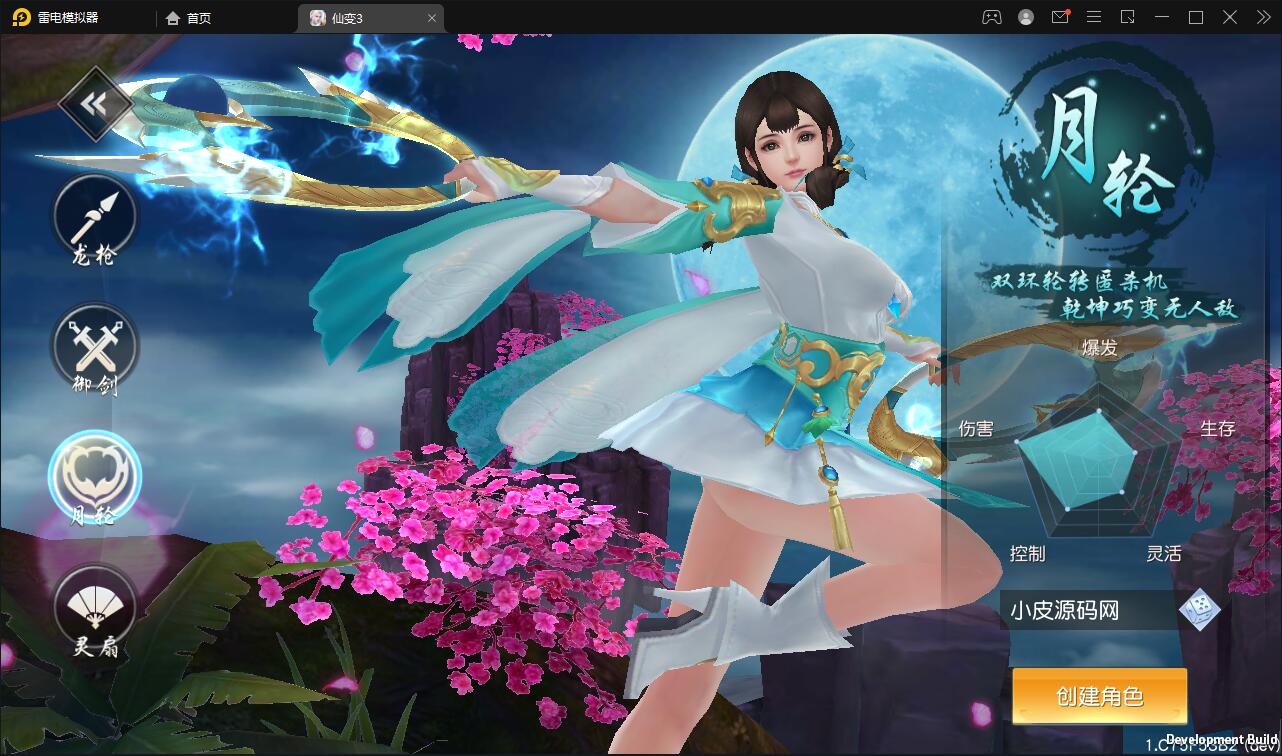Expand hidden toolbar options with the » chevron
This screenshot has width=1282, height=756.
1262,17
